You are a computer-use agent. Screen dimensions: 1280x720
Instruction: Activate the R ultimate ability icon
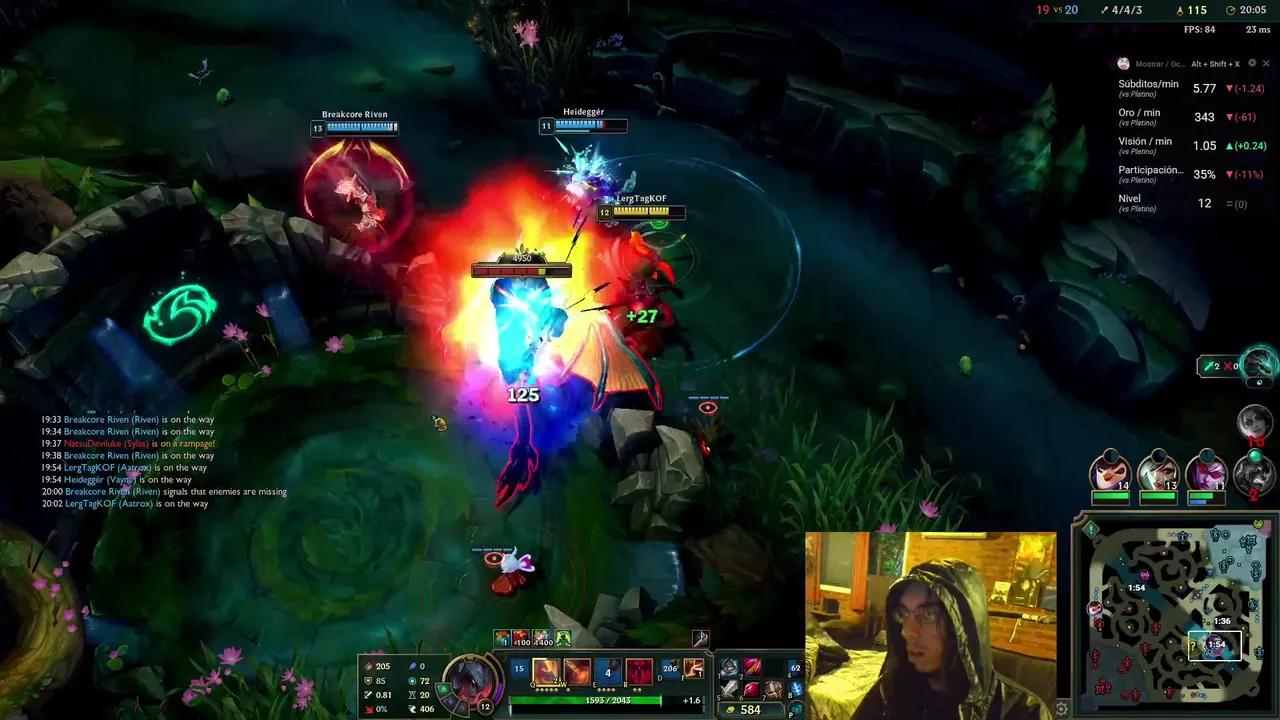(x=637, y=670)
